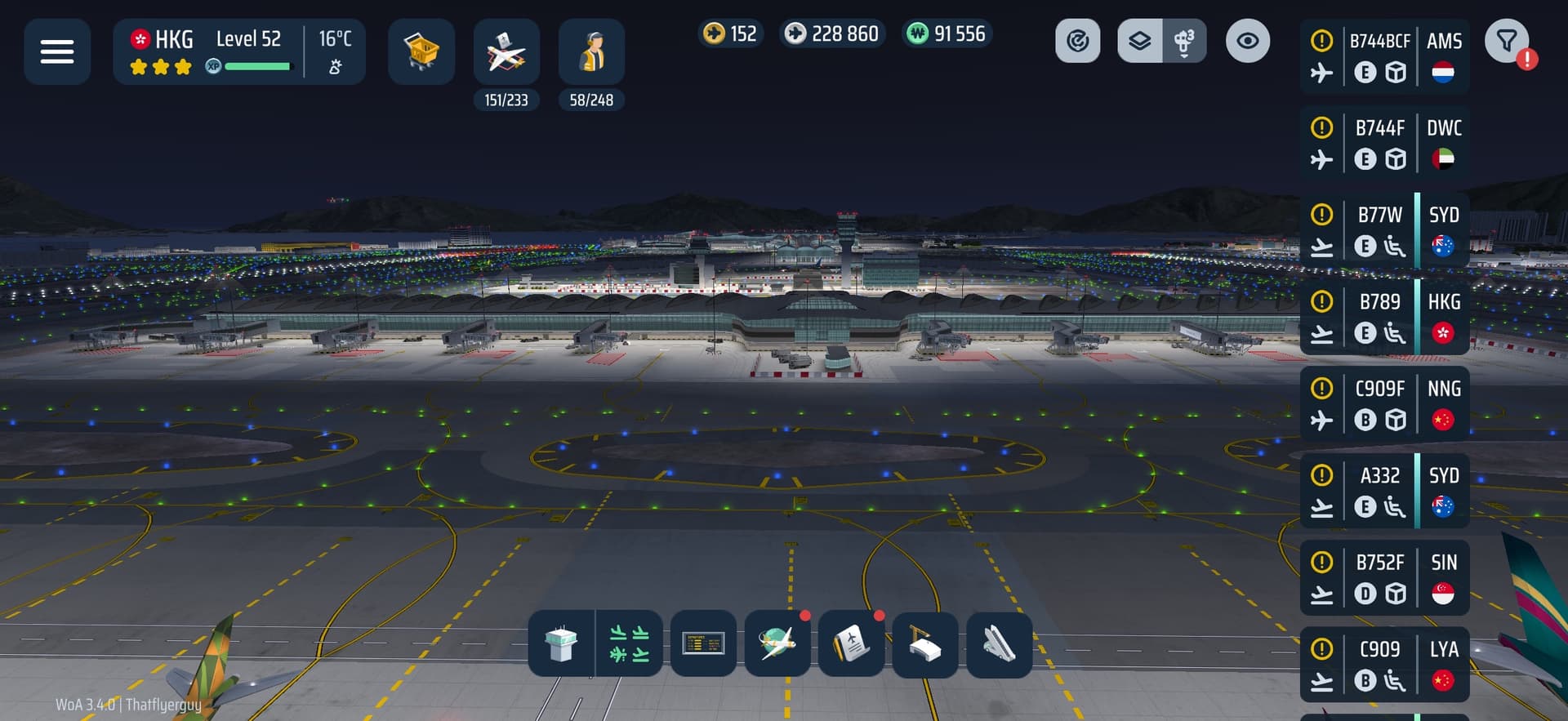The height and width of the screenshot is (721, 1568).
Task: Toggle the layers button
Action: (1140, 41)
